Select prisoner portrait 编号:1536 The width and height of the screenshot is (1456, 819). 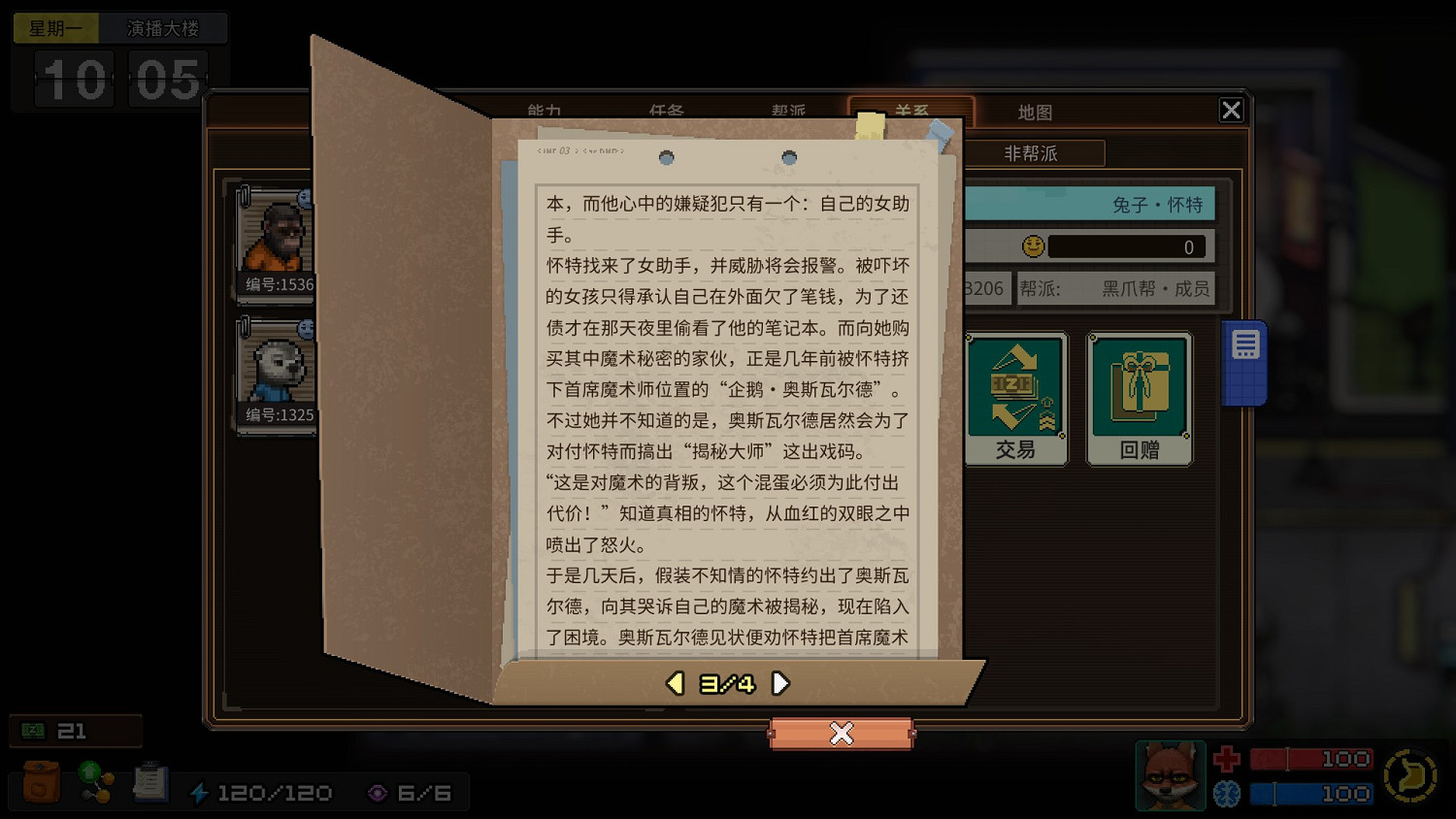click(x=277, y=243)
